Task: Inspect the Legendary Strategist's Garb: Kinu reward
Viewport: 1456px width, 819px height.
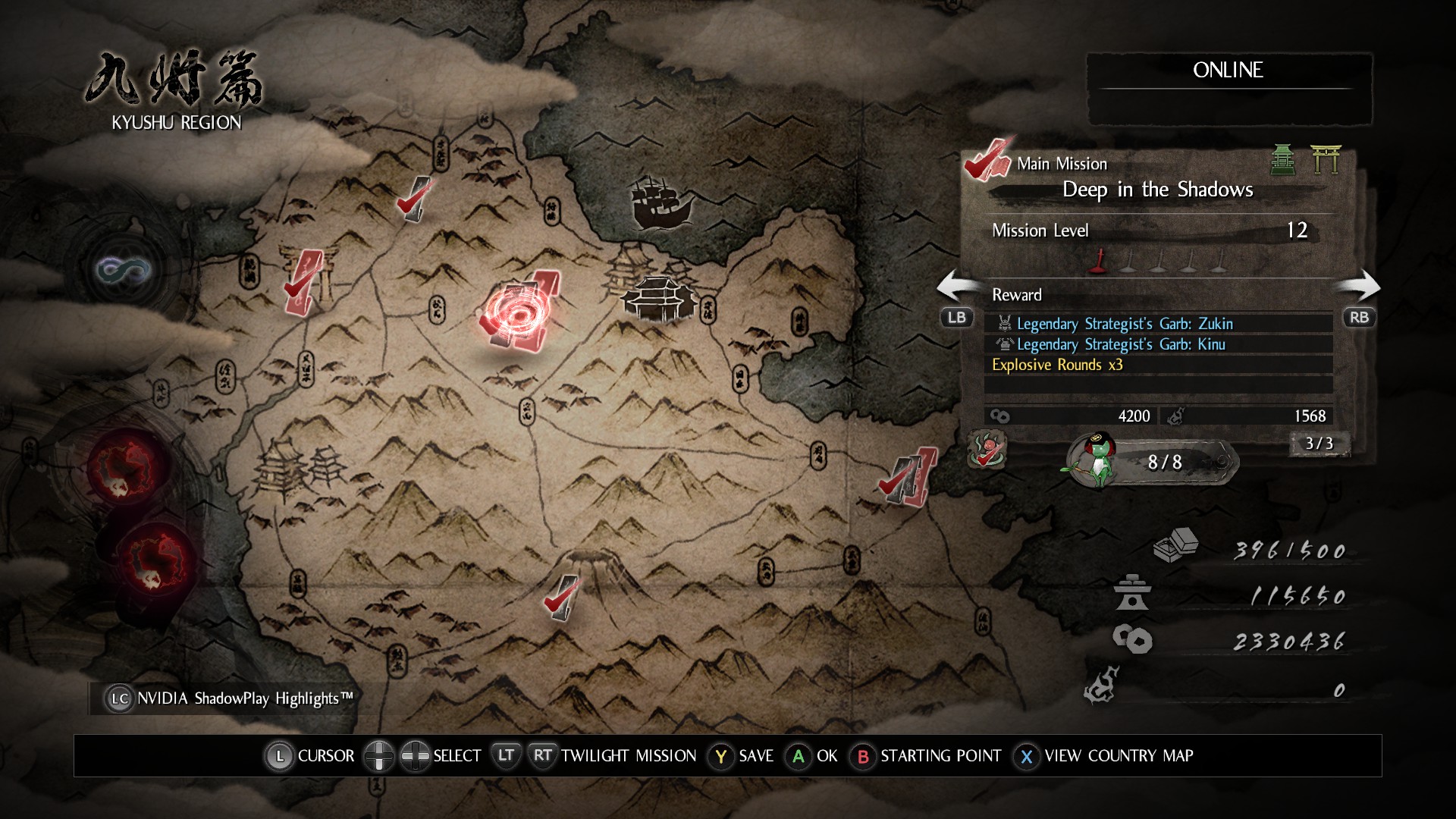Action: (x=1121, y=344)
